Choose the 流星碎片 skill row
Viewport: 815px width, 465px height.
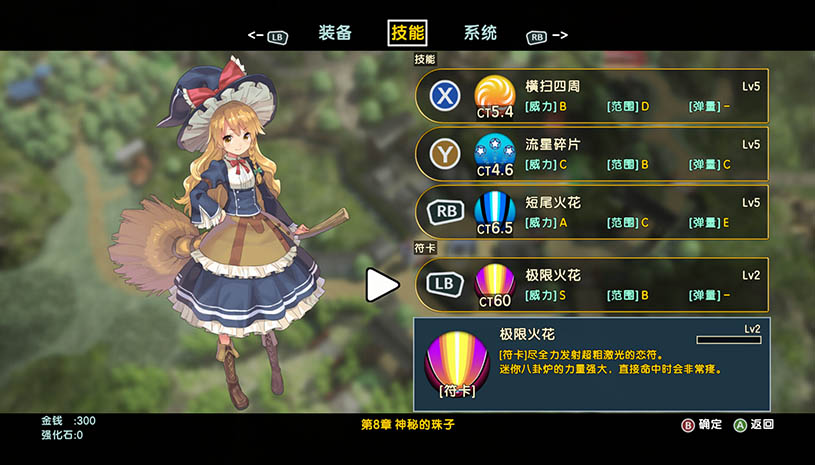click(592, 154)
